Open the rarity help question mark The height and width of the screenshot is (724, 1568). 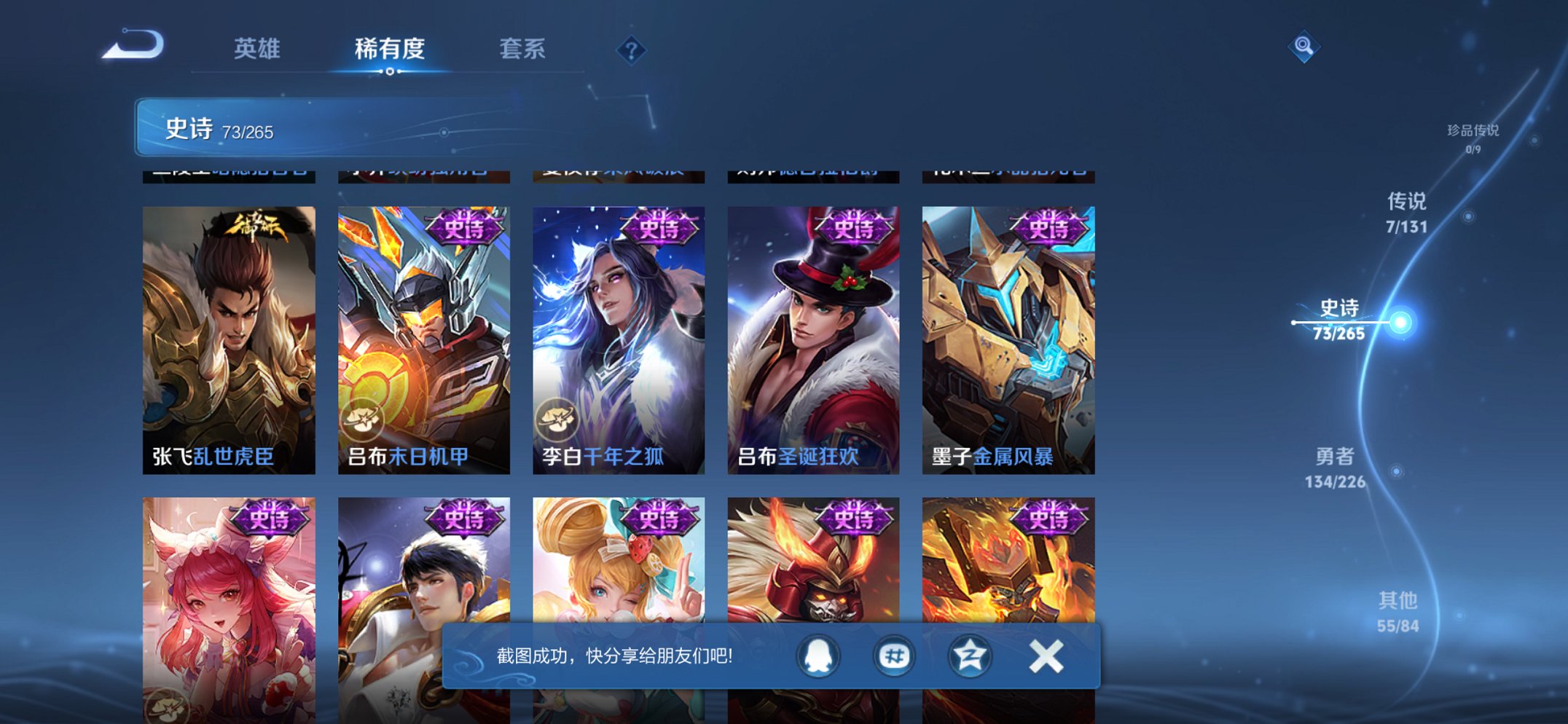pyautogui.click(x=632, y=49)
